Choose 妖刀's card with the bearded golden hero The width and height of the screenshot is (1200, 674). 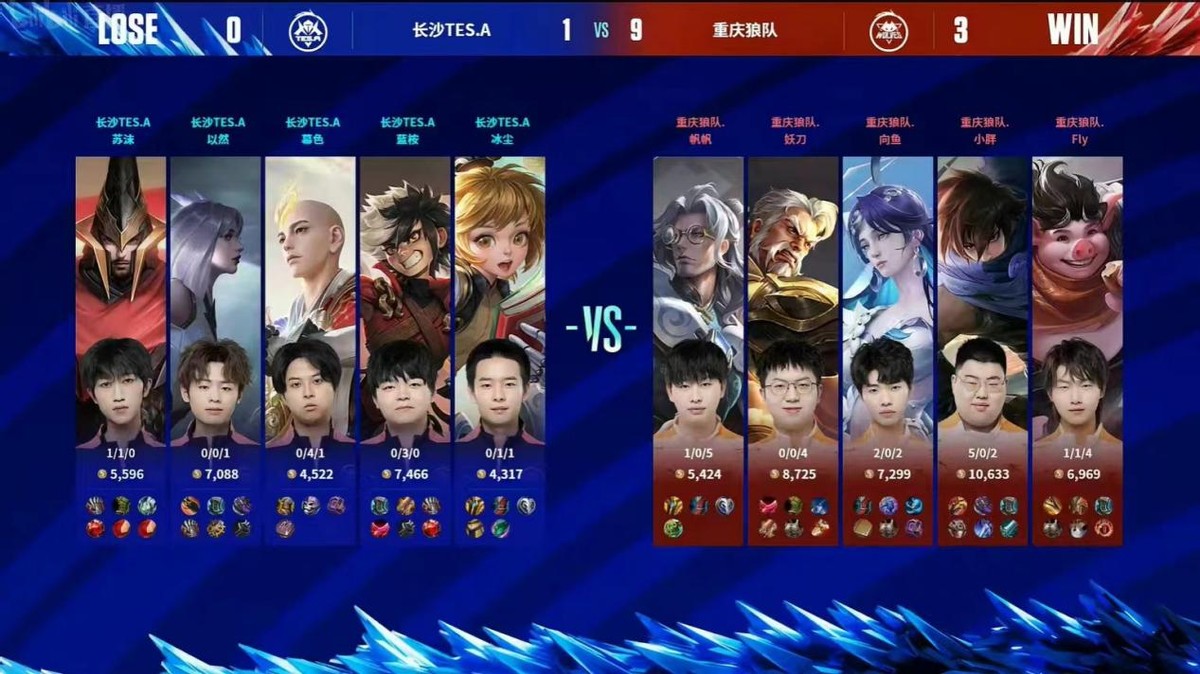[x=793, y=300]
